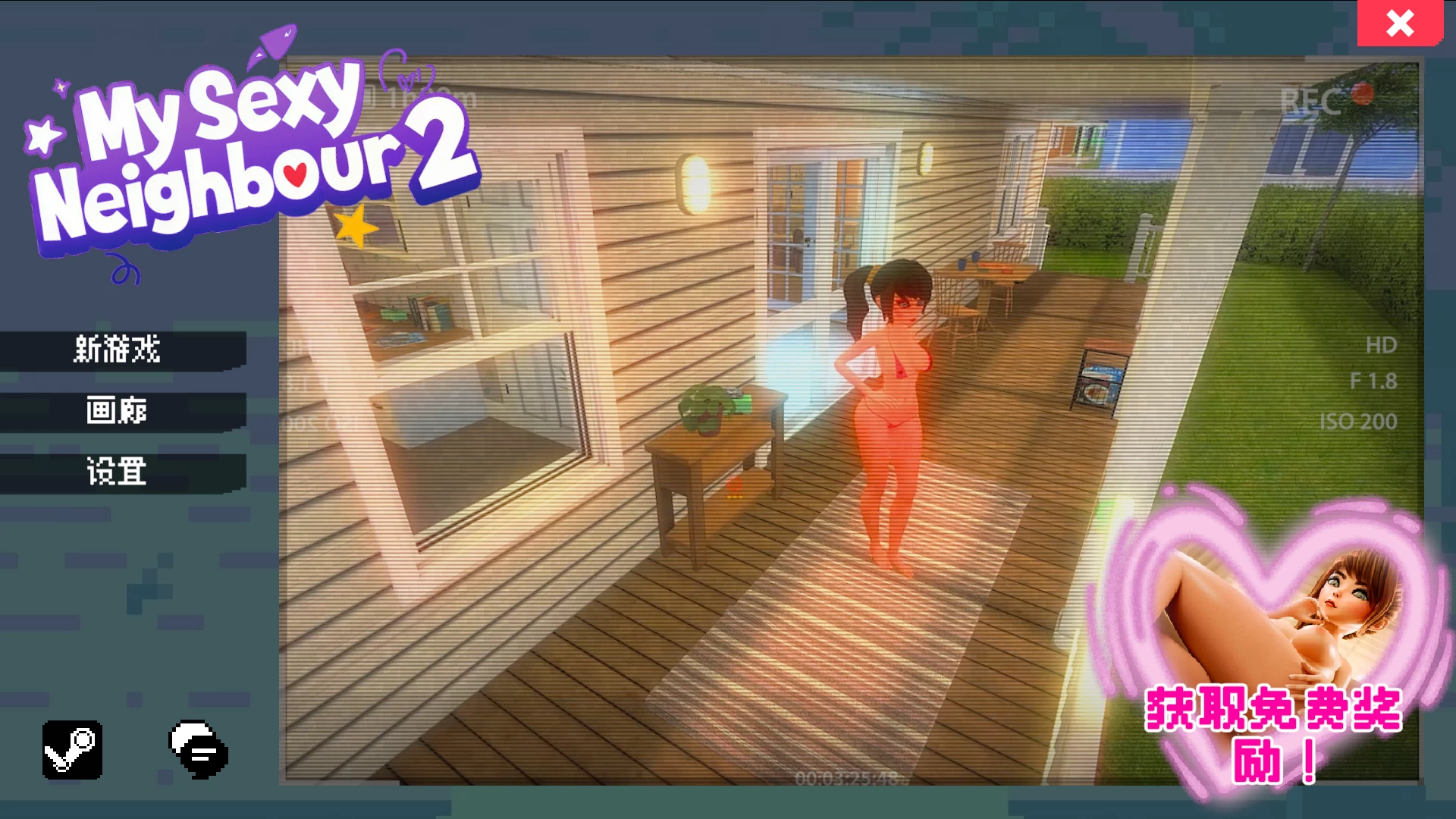This screenshot has width=1456, height=819.
Task: Click the HD quality indicator overlay
Action: pos(1381,343)
